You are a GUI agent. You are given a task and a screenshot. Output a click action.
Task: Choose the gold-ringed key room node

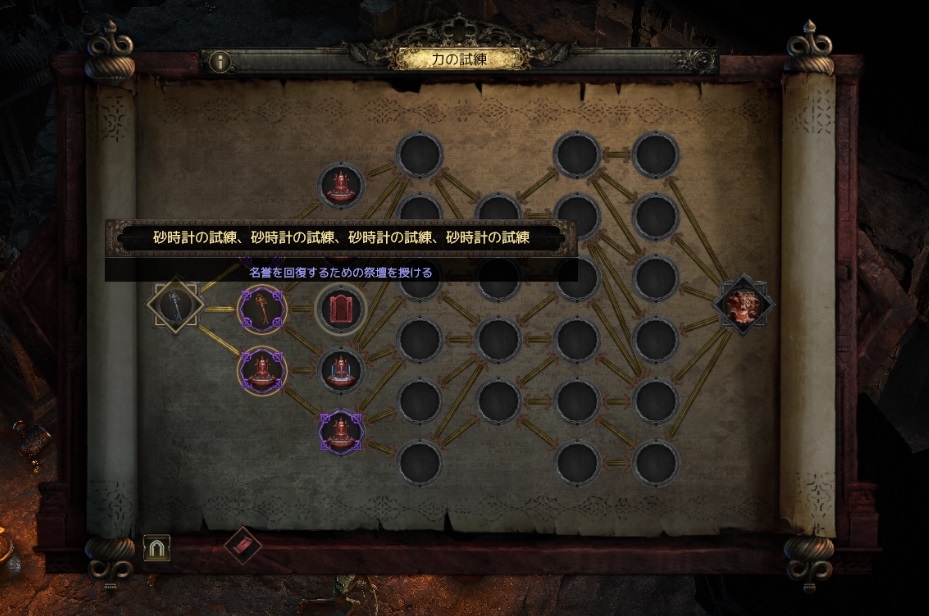[262, 309]
